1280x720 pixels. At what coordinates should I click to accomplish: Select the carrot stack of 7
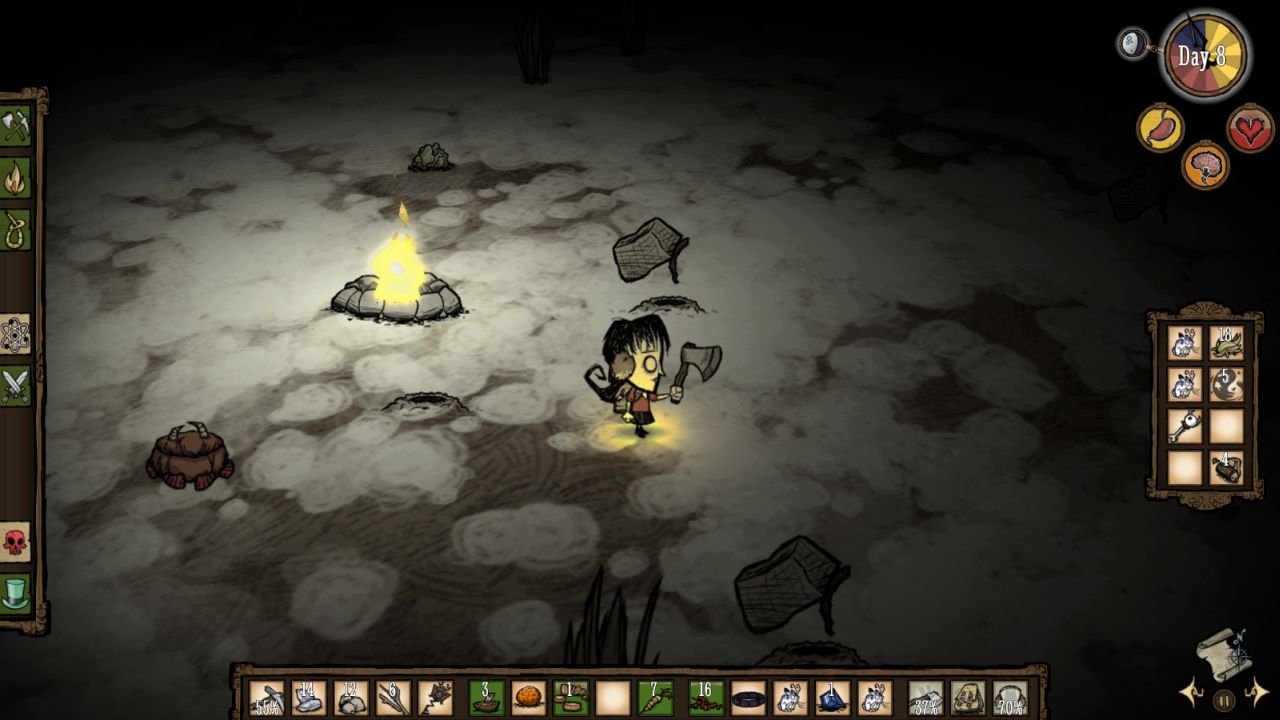point(655,698)
